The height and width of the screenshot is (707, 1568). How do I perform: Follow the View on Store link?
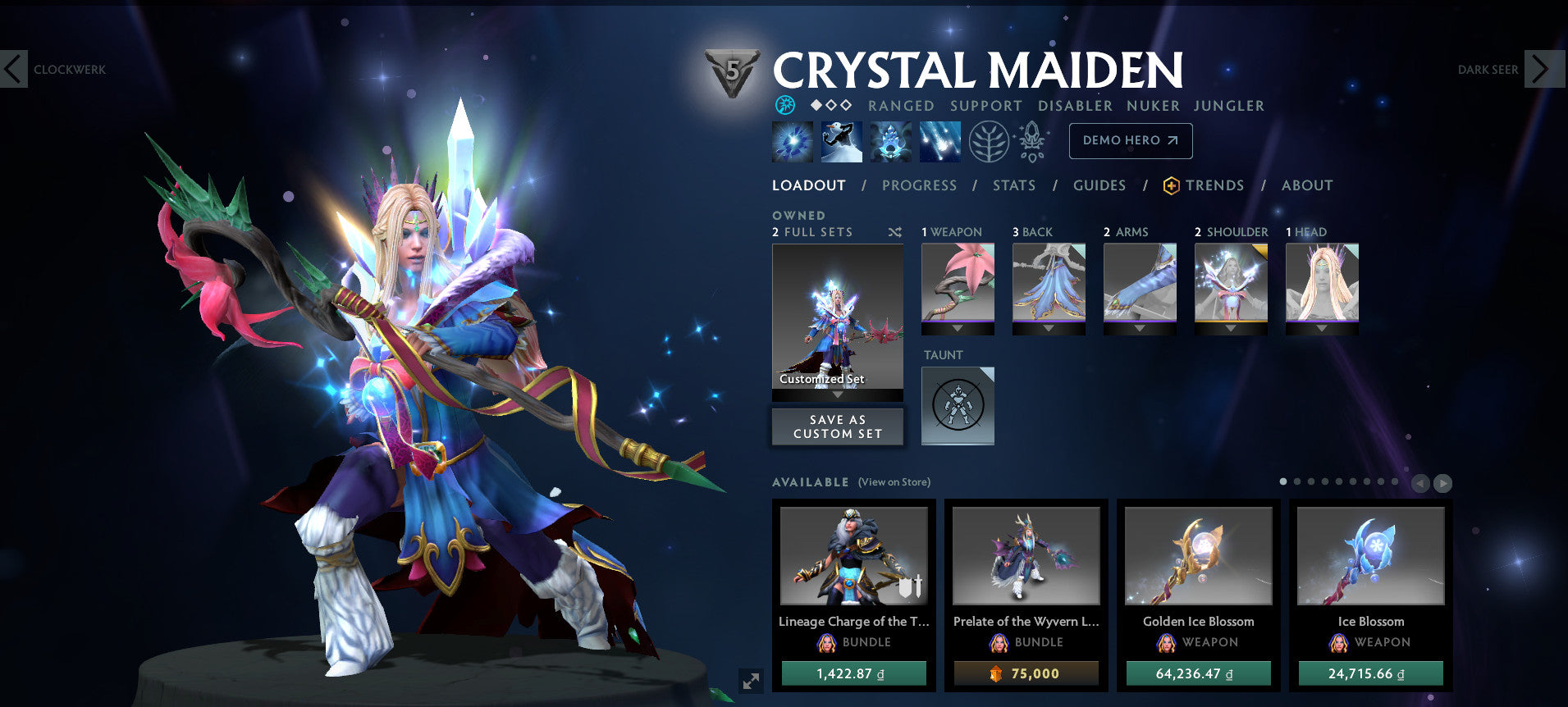(894, 482)
